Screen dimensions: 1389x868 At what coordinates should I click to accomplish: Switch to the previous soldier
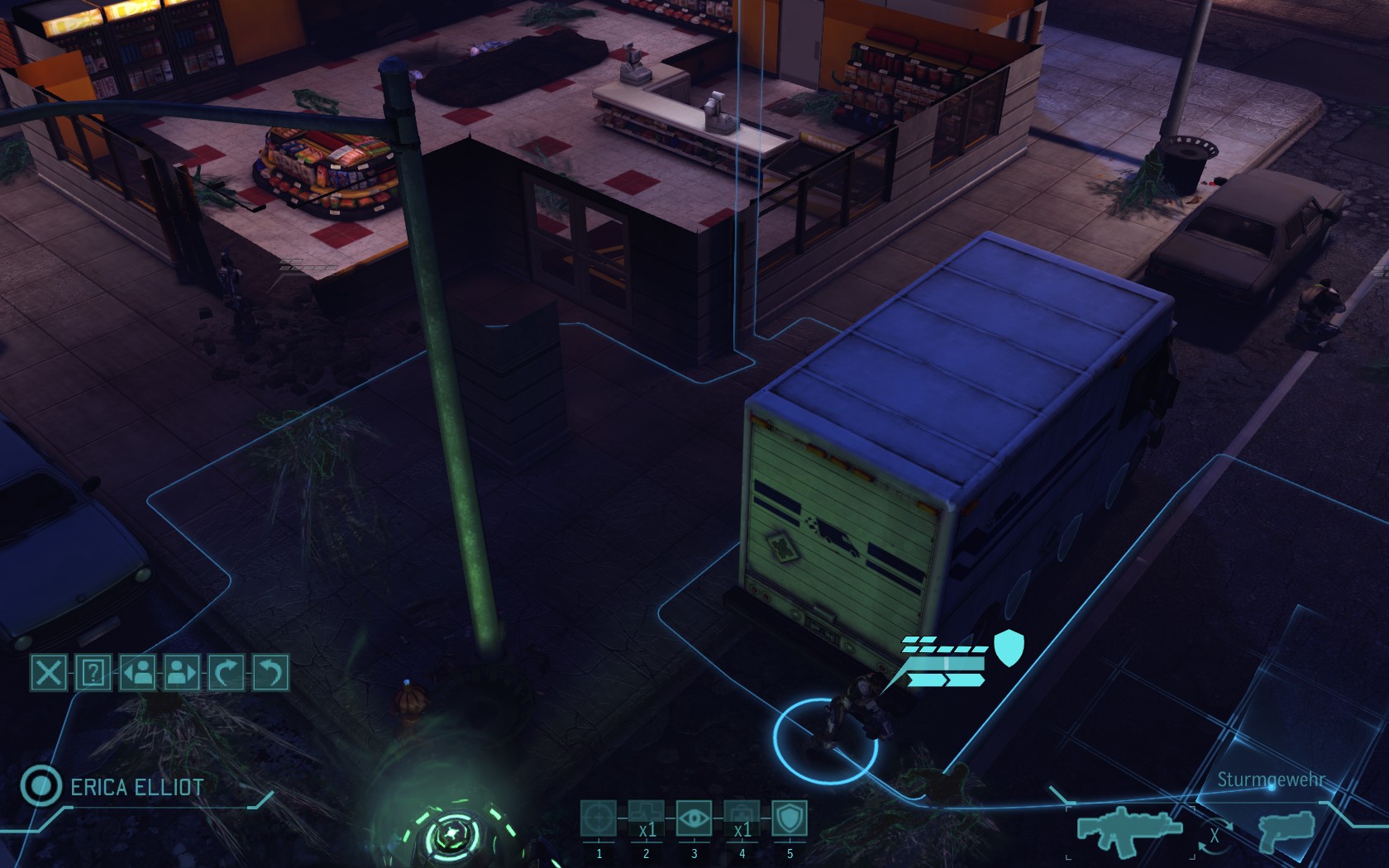click(138, 673)
